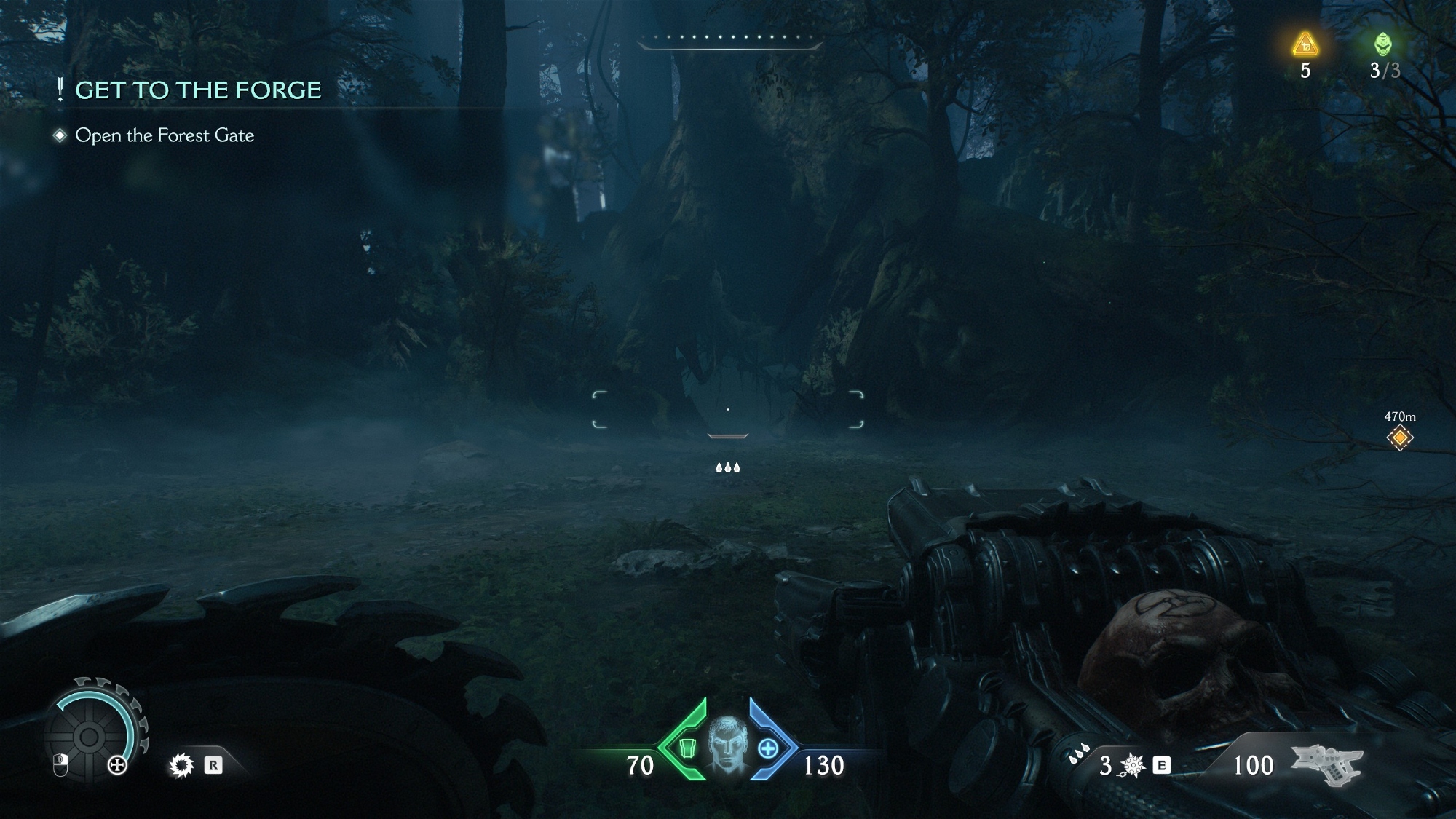Activate the spiked flail melee icon

coord(1132,765)
